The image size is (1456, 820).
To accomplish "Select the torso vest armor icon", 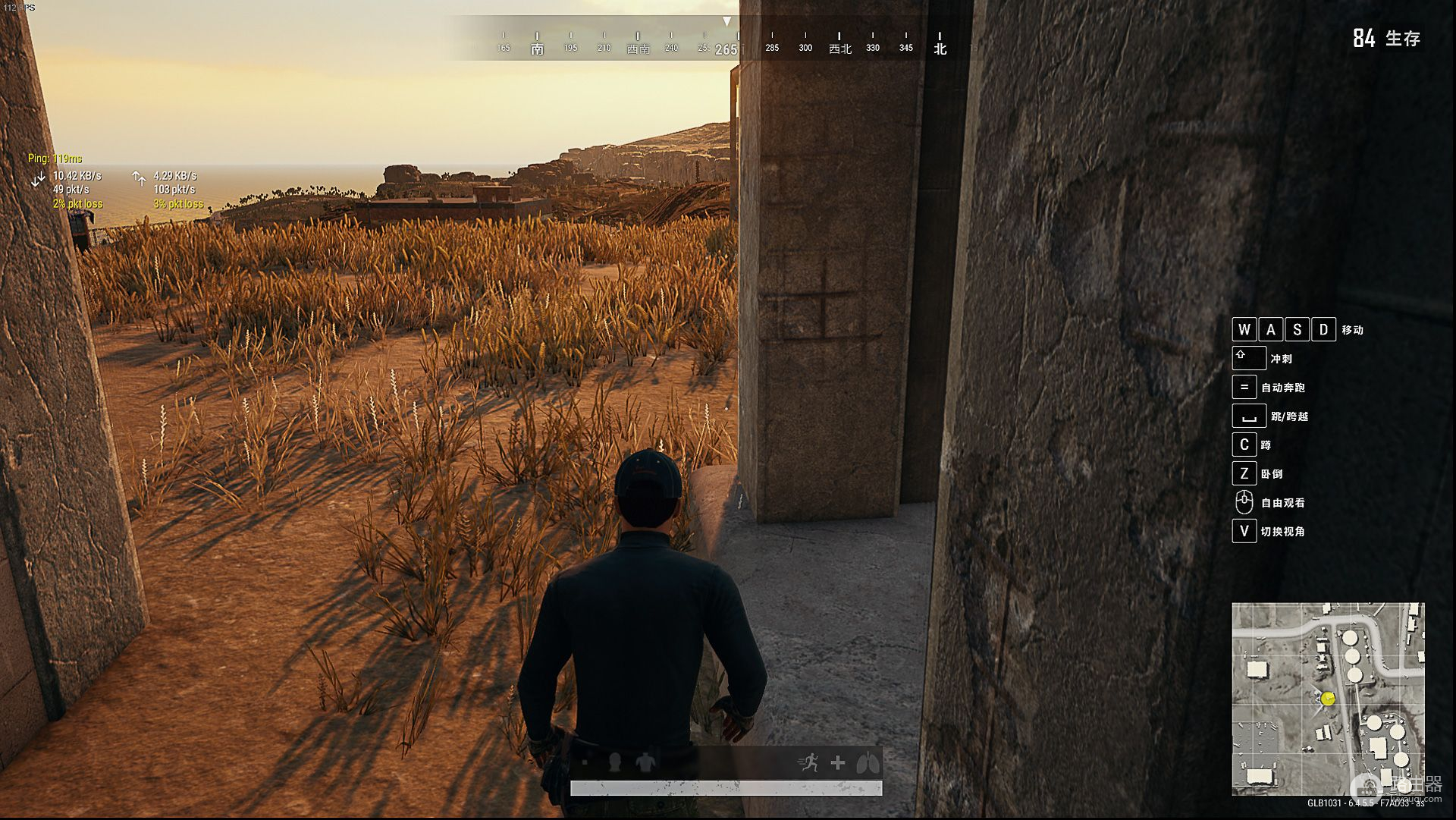I will [x=645, y=762].
